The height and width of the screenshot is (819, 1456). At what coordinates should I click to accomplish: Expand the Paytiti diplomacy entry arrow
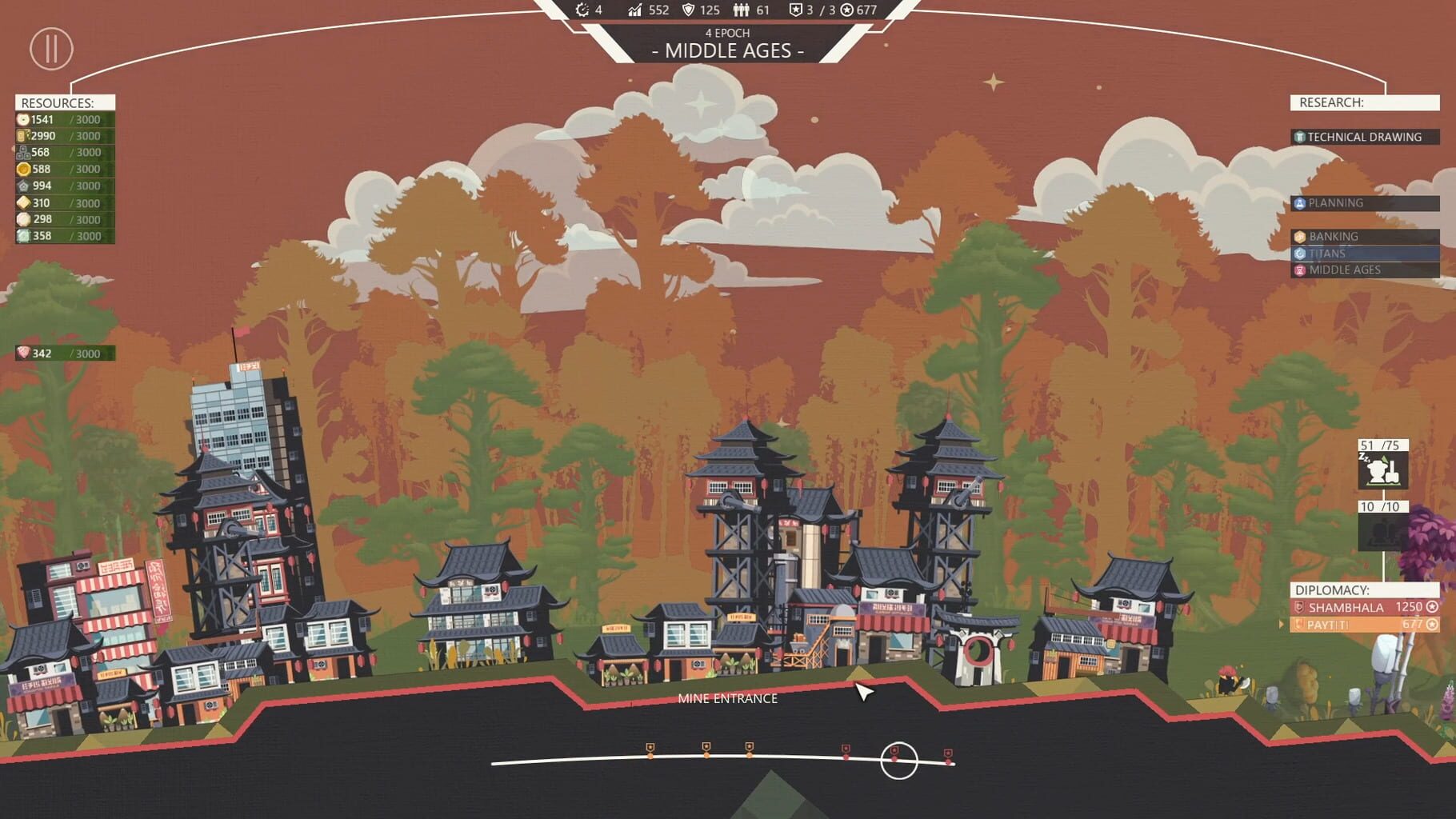coord(1282,625)
